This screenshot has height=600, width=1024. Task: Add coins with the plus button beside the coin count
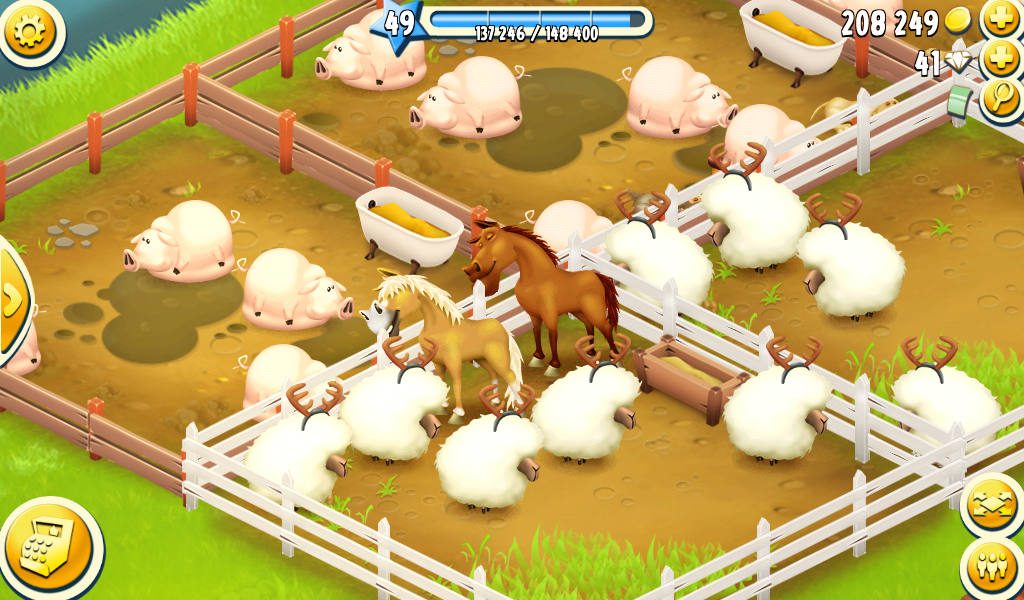(1000, 19)
